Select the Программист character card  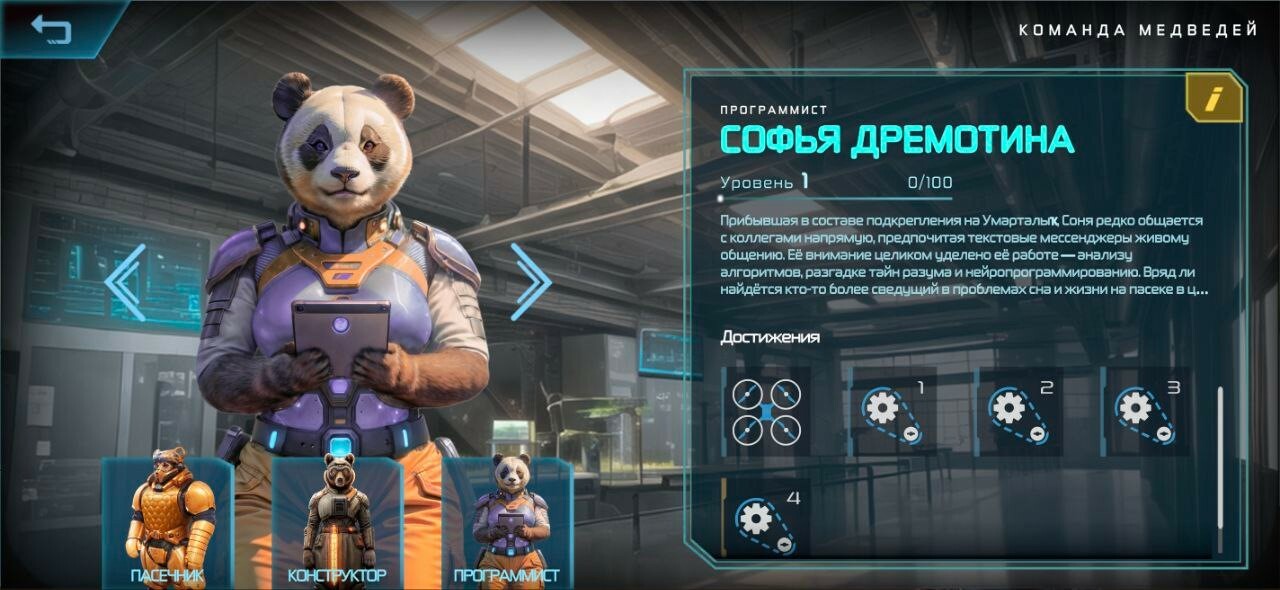click(507, 521)
